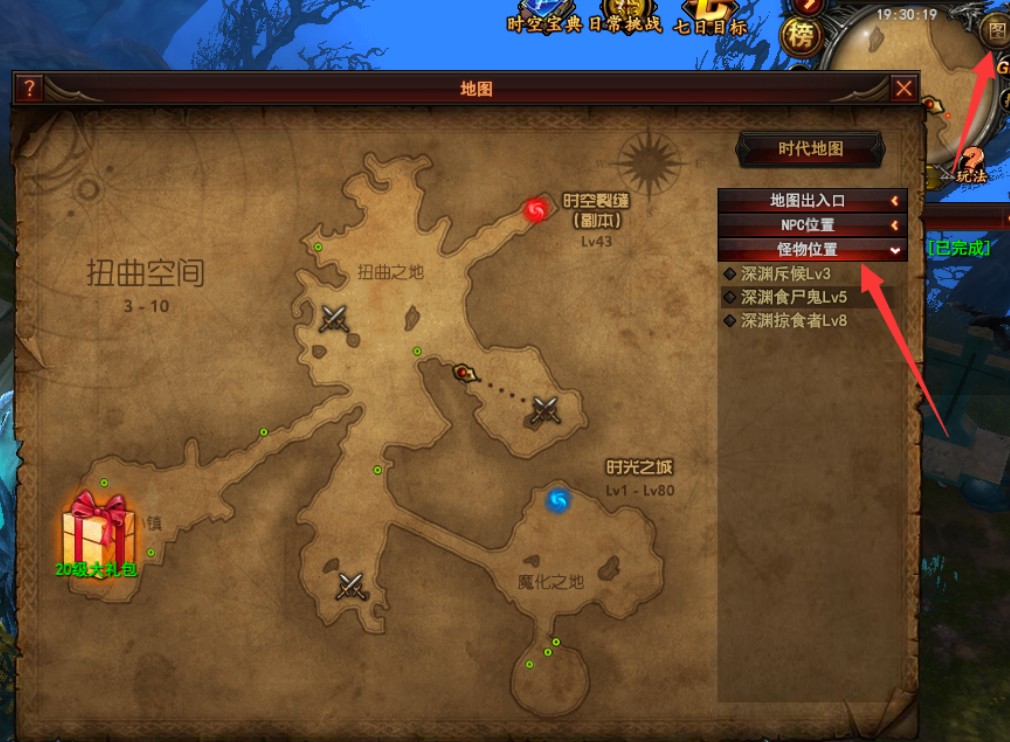Viewport: 1010px width, 742px height.
Task: Open 日常挑战 daily challenge
Action: [x=626, y=20]
